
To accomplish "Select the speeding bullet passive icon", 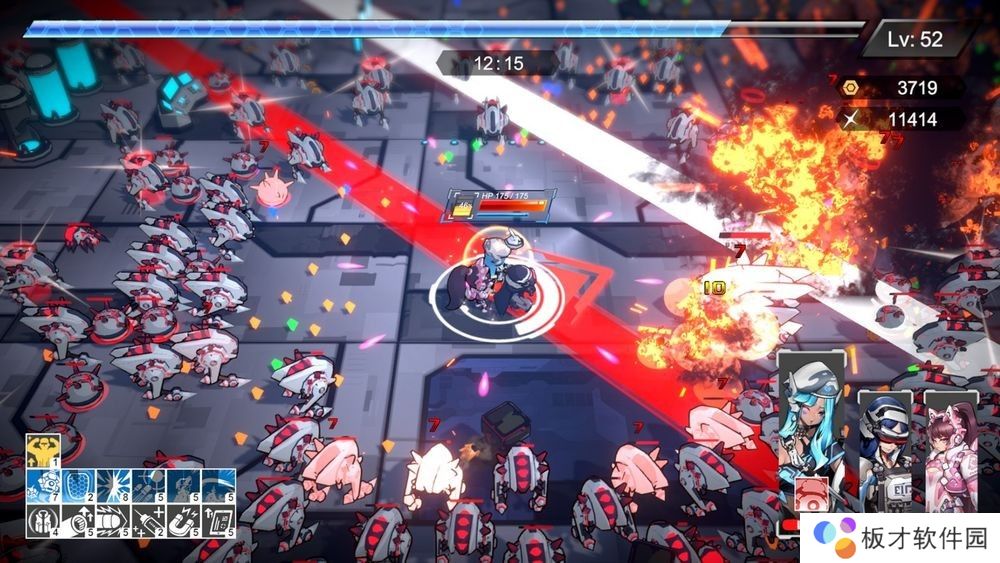I will click(x=112, y=519).
